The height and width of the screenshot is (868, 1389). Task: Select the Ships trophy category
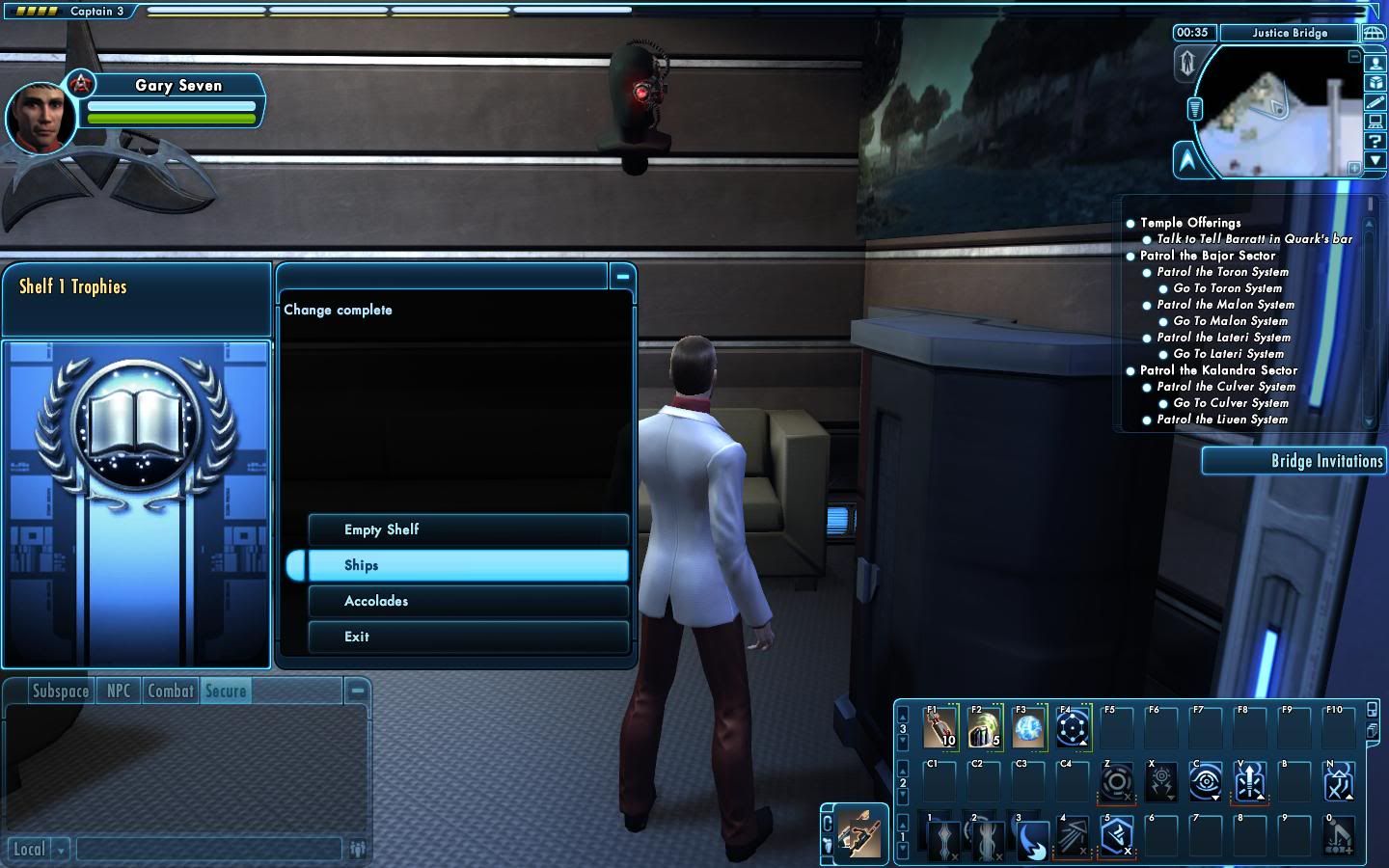click(x=468, y=565)
